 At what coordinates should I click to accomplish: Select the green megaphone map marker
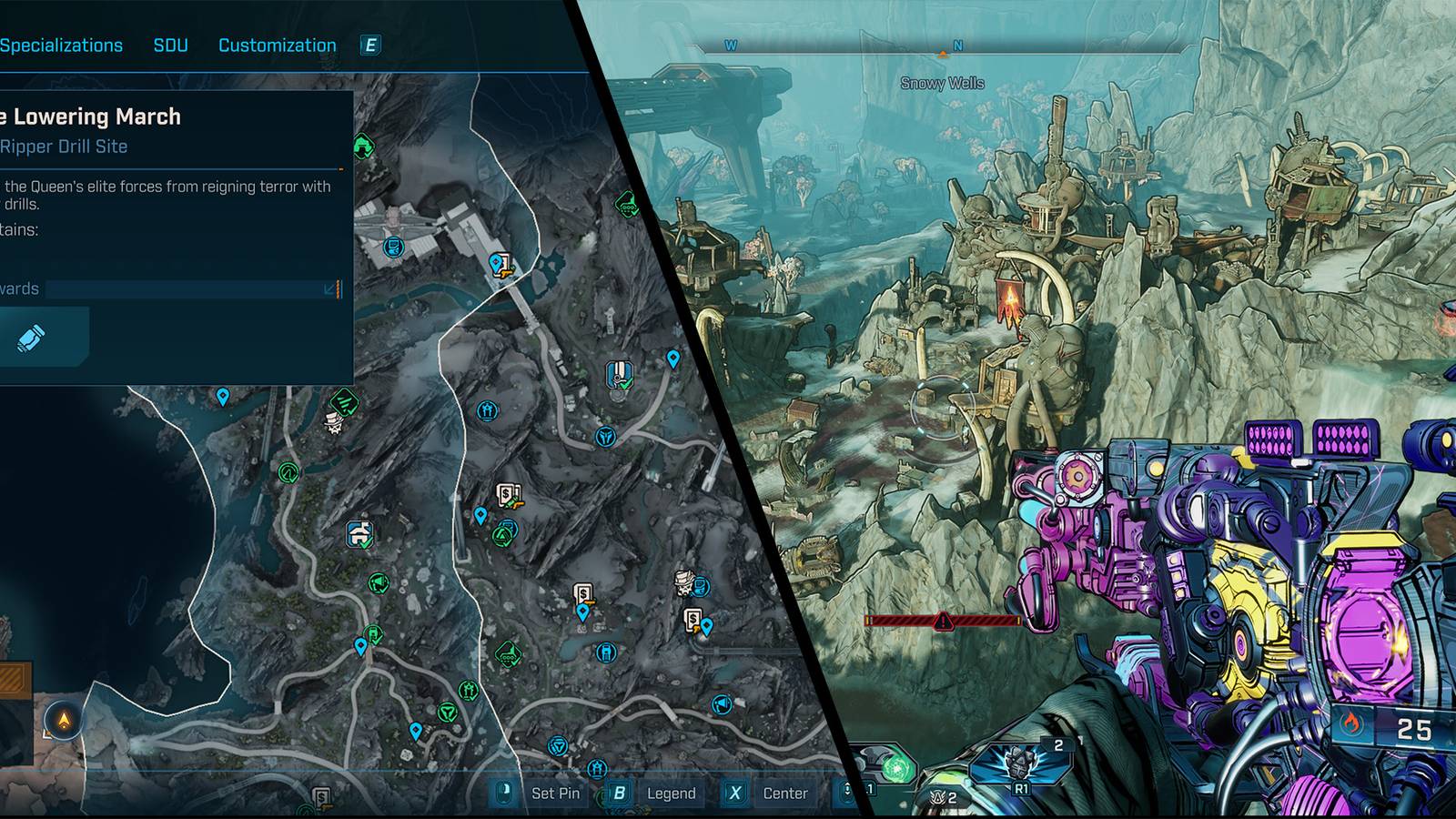pyautogui.click(x=379, y=582)
